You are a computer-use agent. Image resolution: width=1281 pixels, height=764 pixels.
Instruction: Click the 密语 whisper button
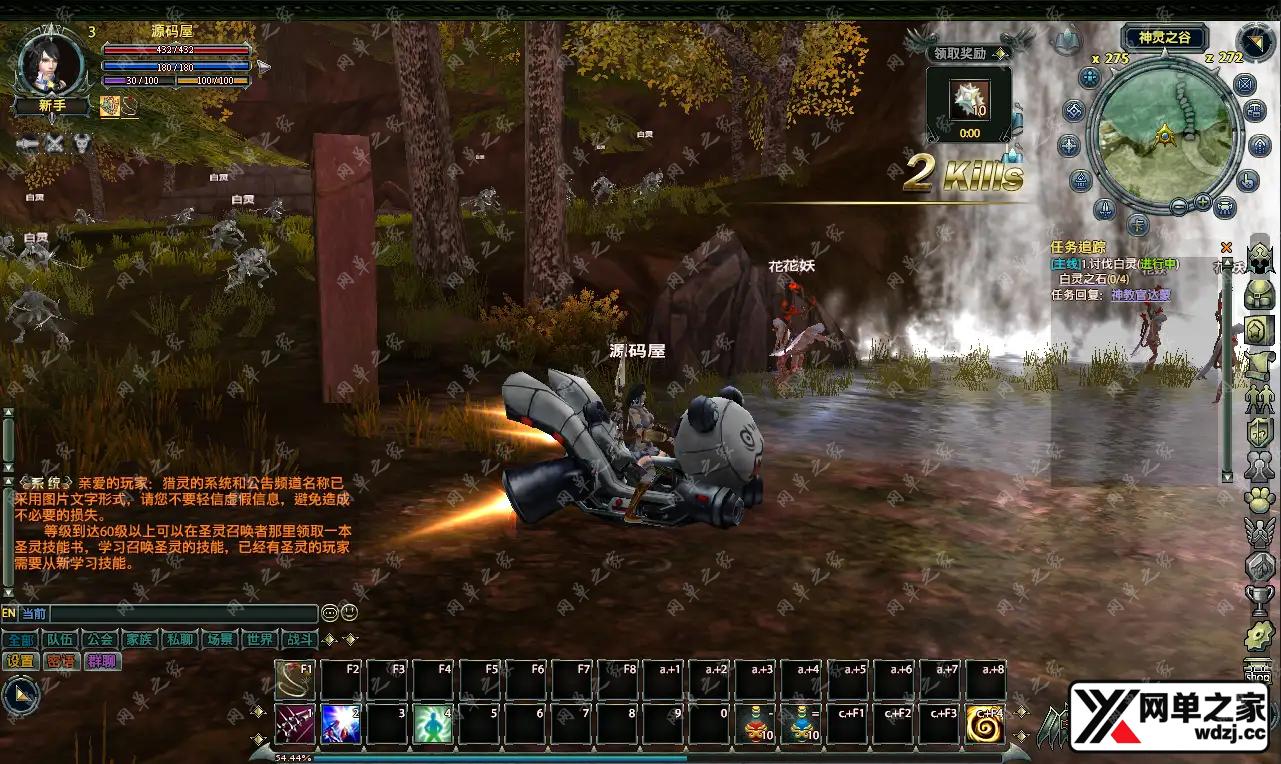click(x=60, y=661)
